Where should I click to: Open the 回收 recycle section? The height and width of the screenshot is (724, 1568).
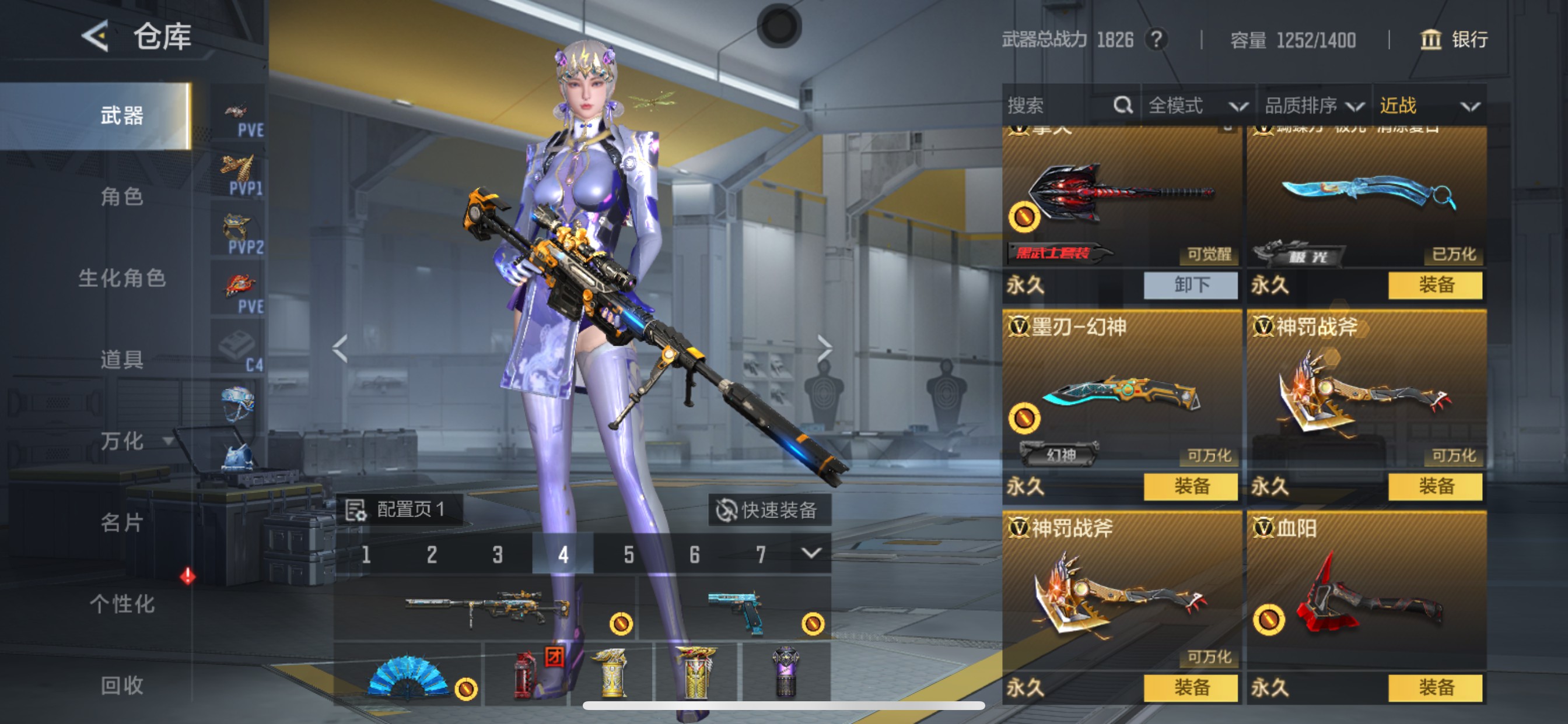point(122,685)
